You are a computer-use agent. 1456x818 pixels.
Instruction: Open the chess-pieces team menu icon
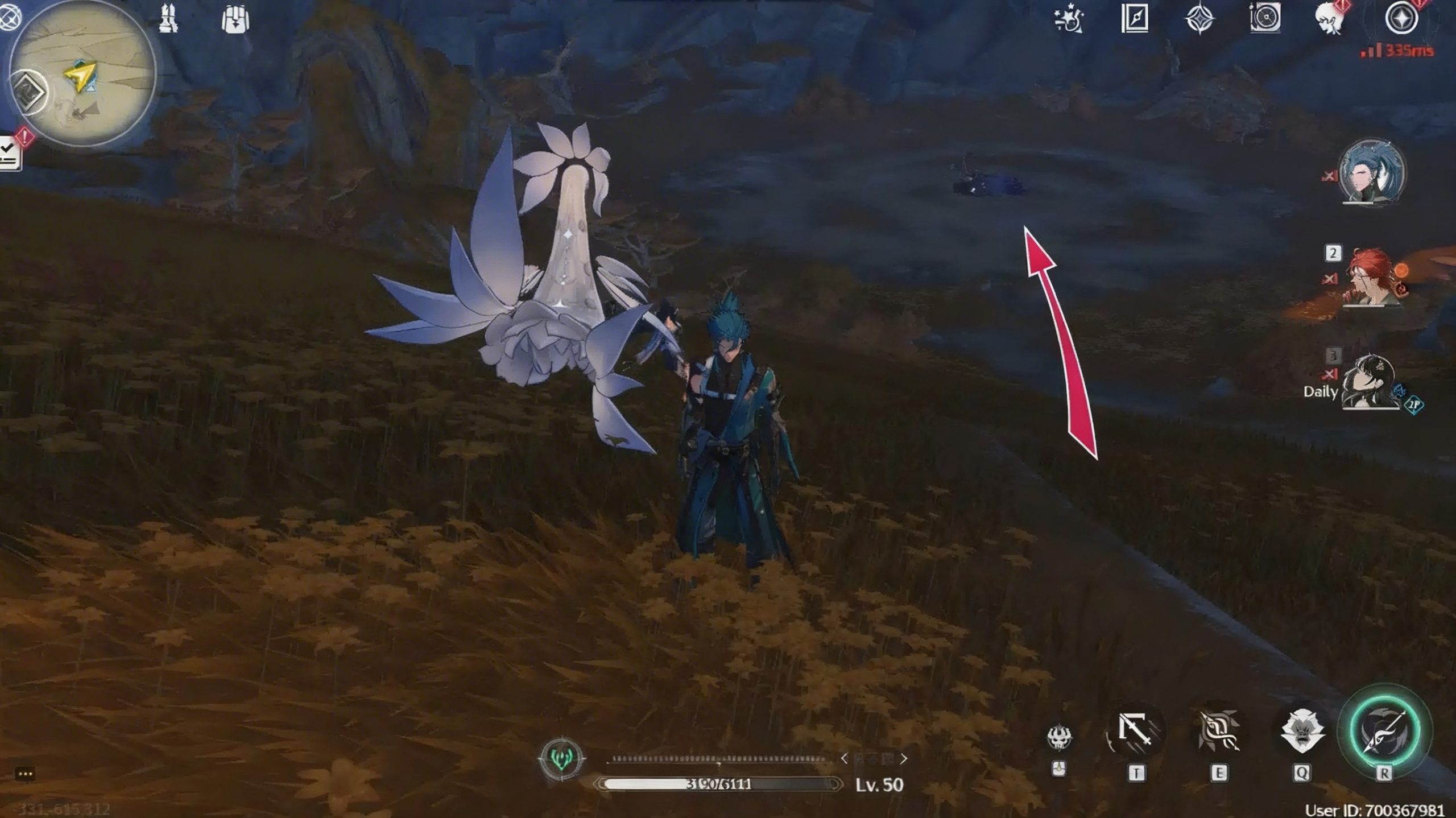point(168,18)
